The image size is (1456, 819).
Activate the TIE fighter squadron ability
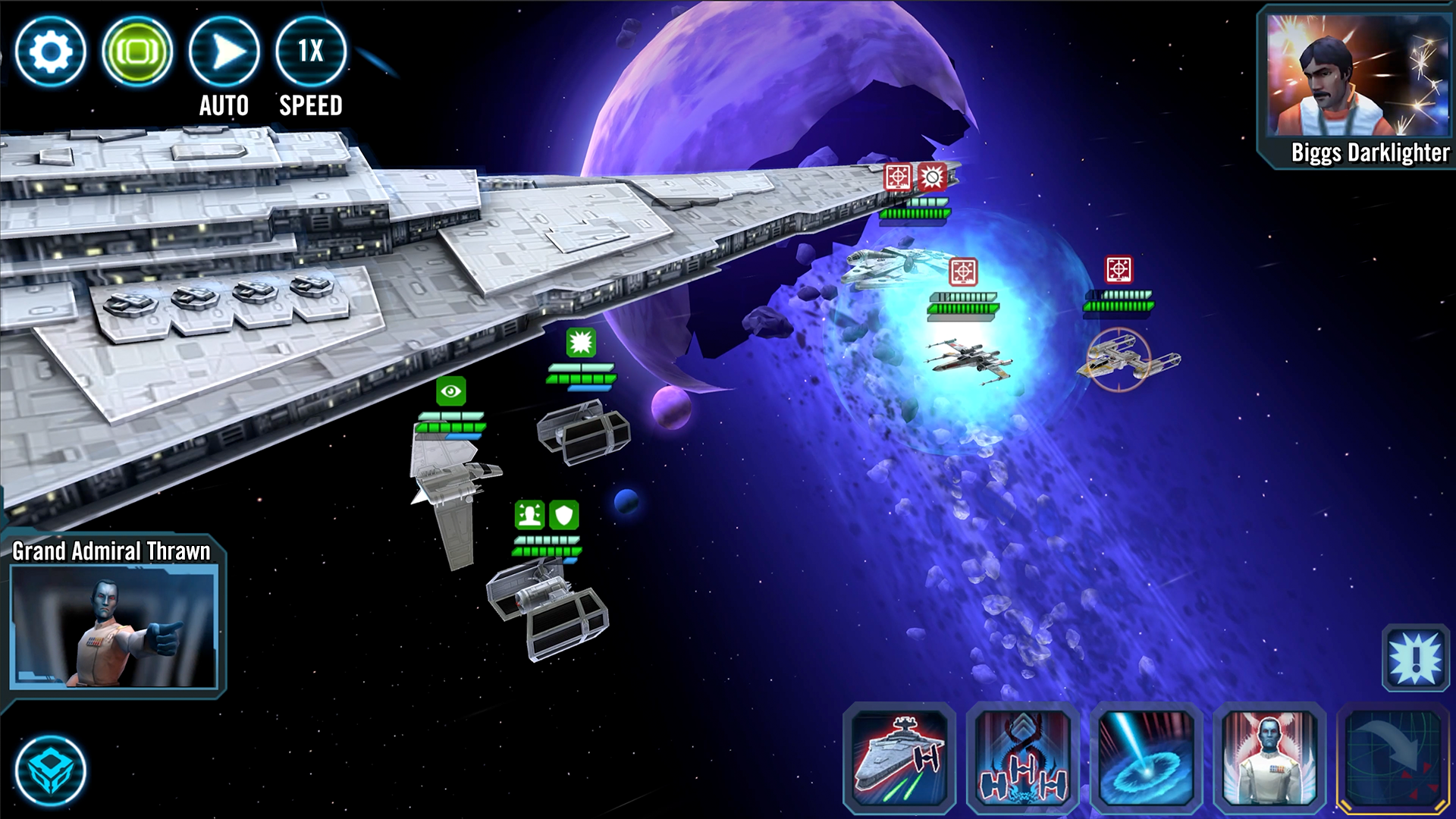tap(1023, 758)
